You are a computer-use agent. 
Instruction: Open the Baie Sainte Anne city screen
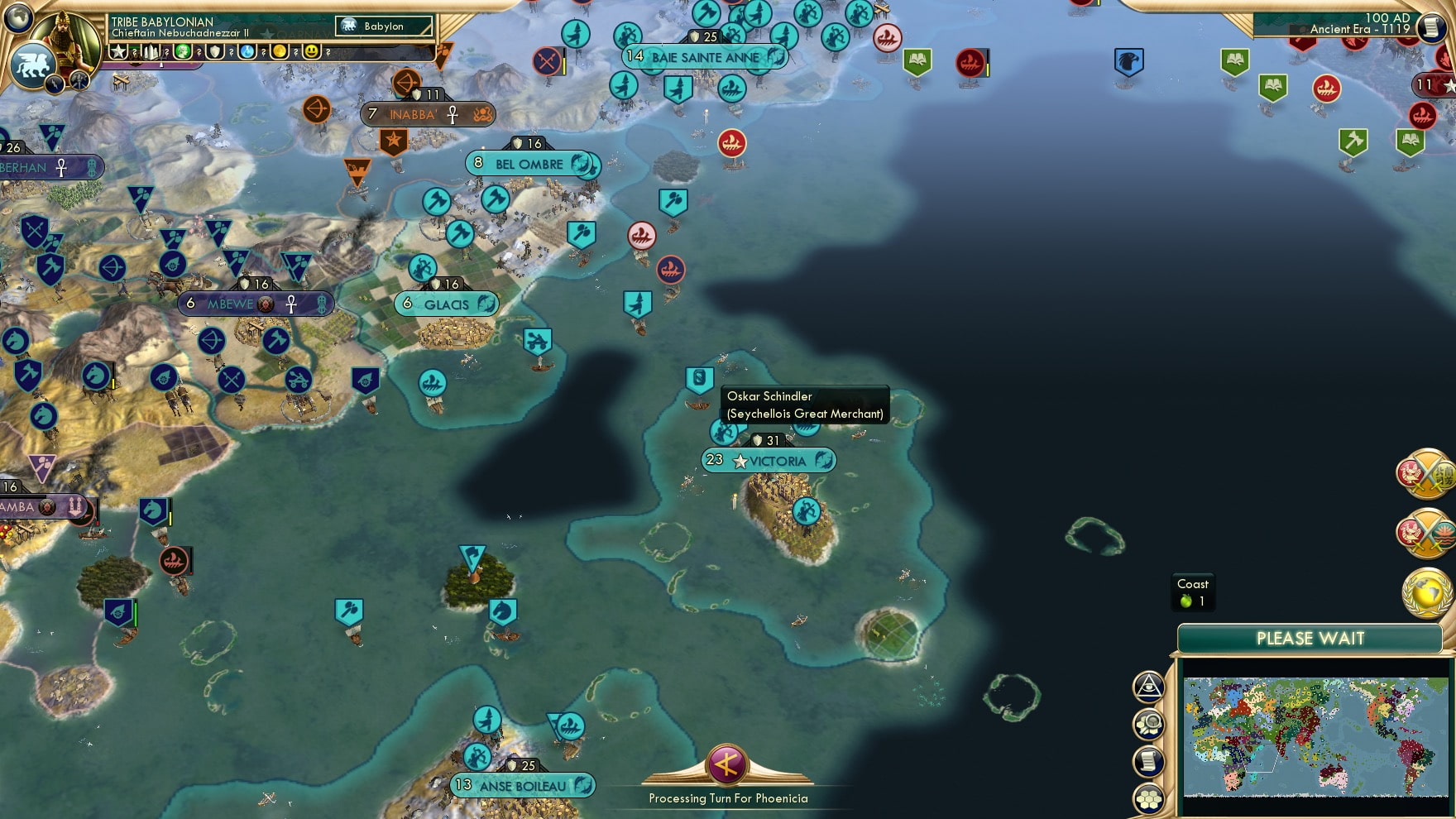(x=705, y=57)
